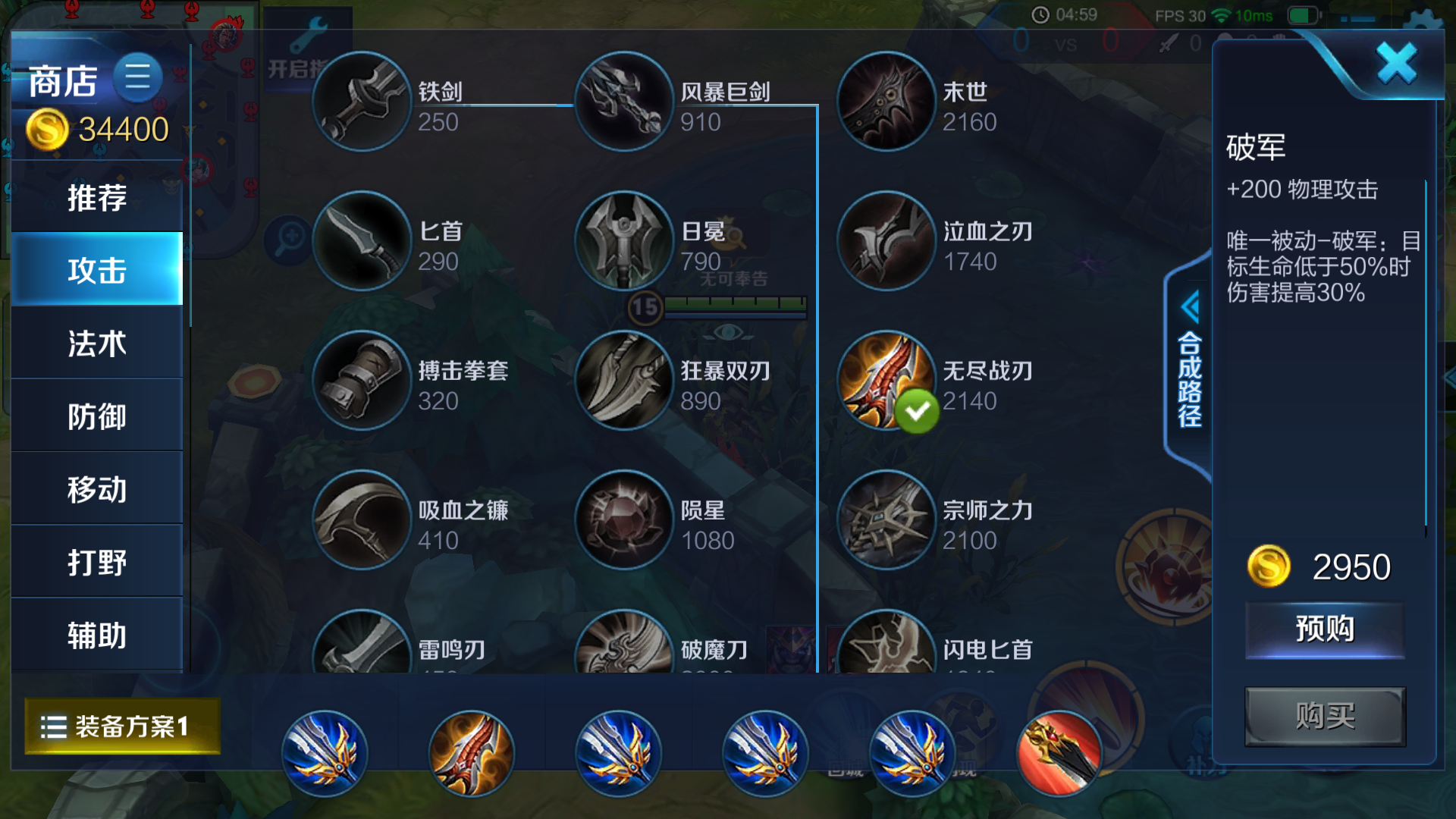
Task: Toggle the shop hamburger menu beside 商店
Action: click(x=138, y=78)
